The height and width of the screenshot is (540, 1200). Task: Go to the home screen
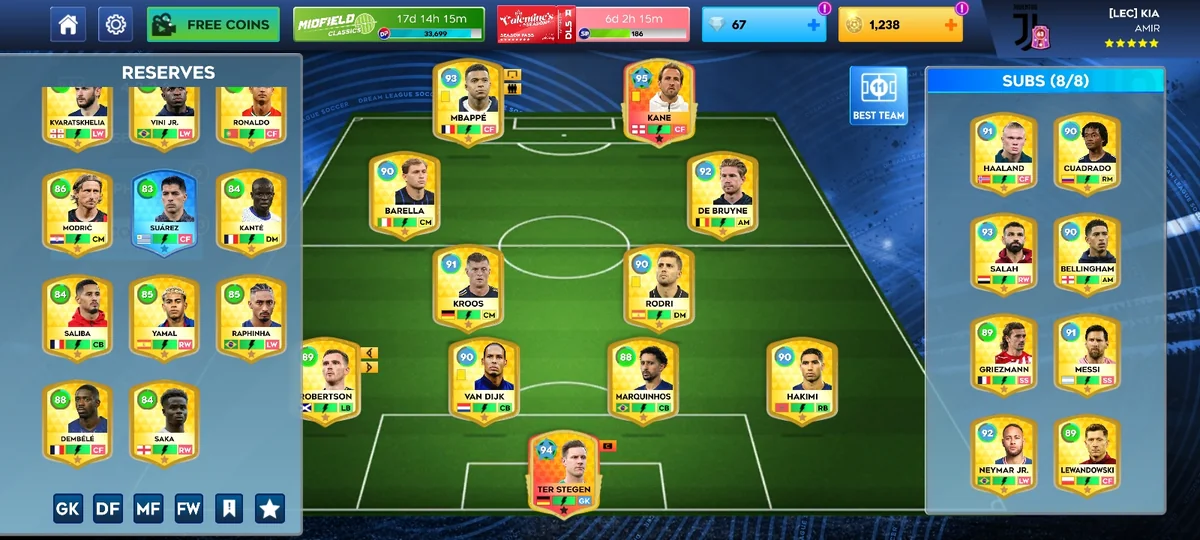pyautogui.click(x=68, y=25)
